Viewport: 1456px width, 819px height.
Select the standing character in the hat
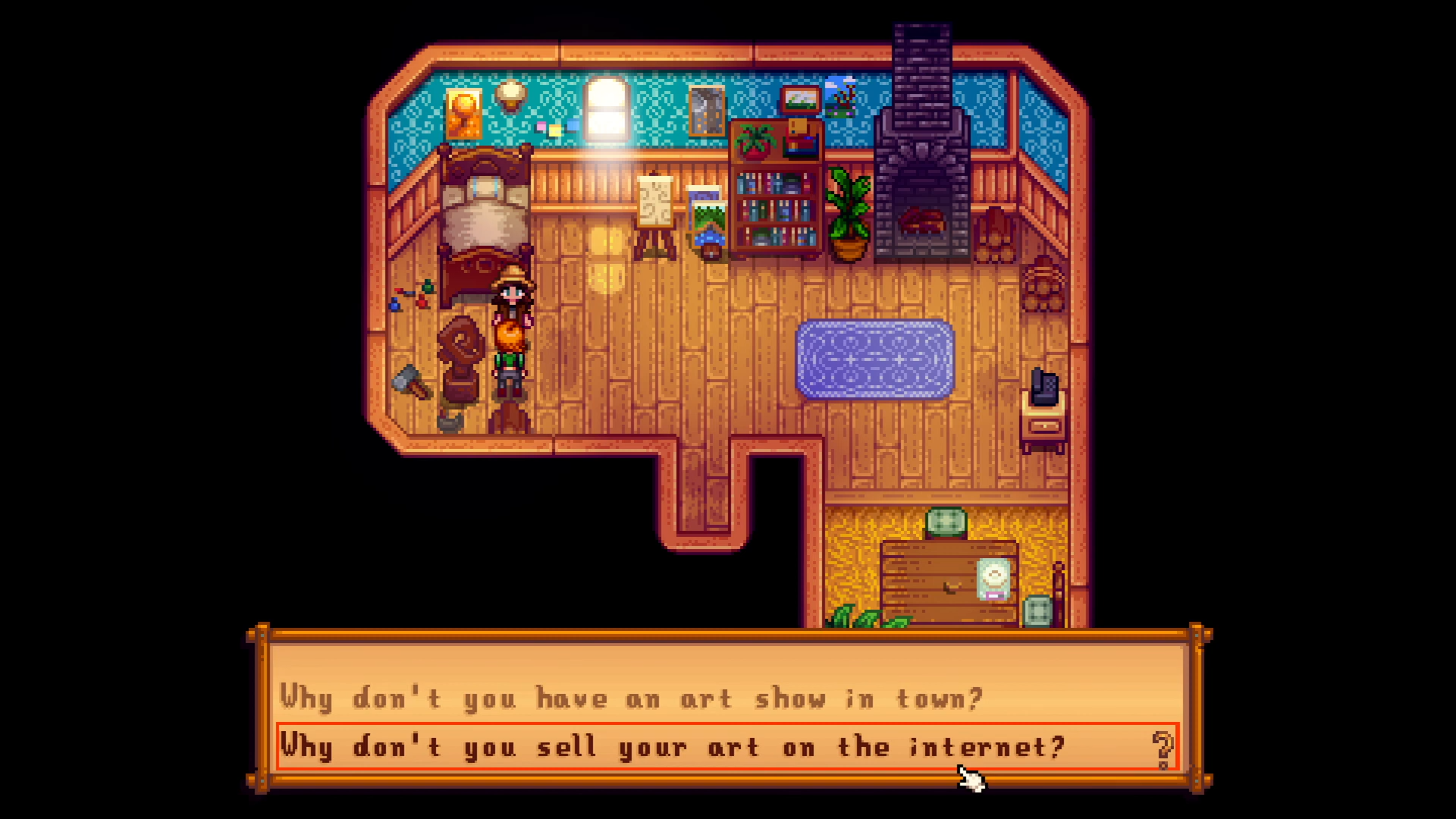[510, 326]
